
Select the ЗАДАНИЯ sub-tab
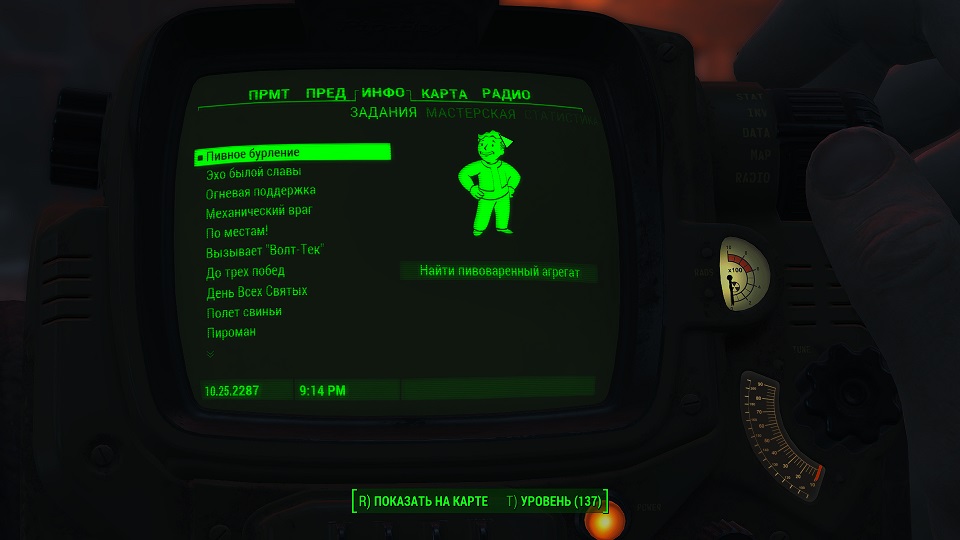pos(383,113)
